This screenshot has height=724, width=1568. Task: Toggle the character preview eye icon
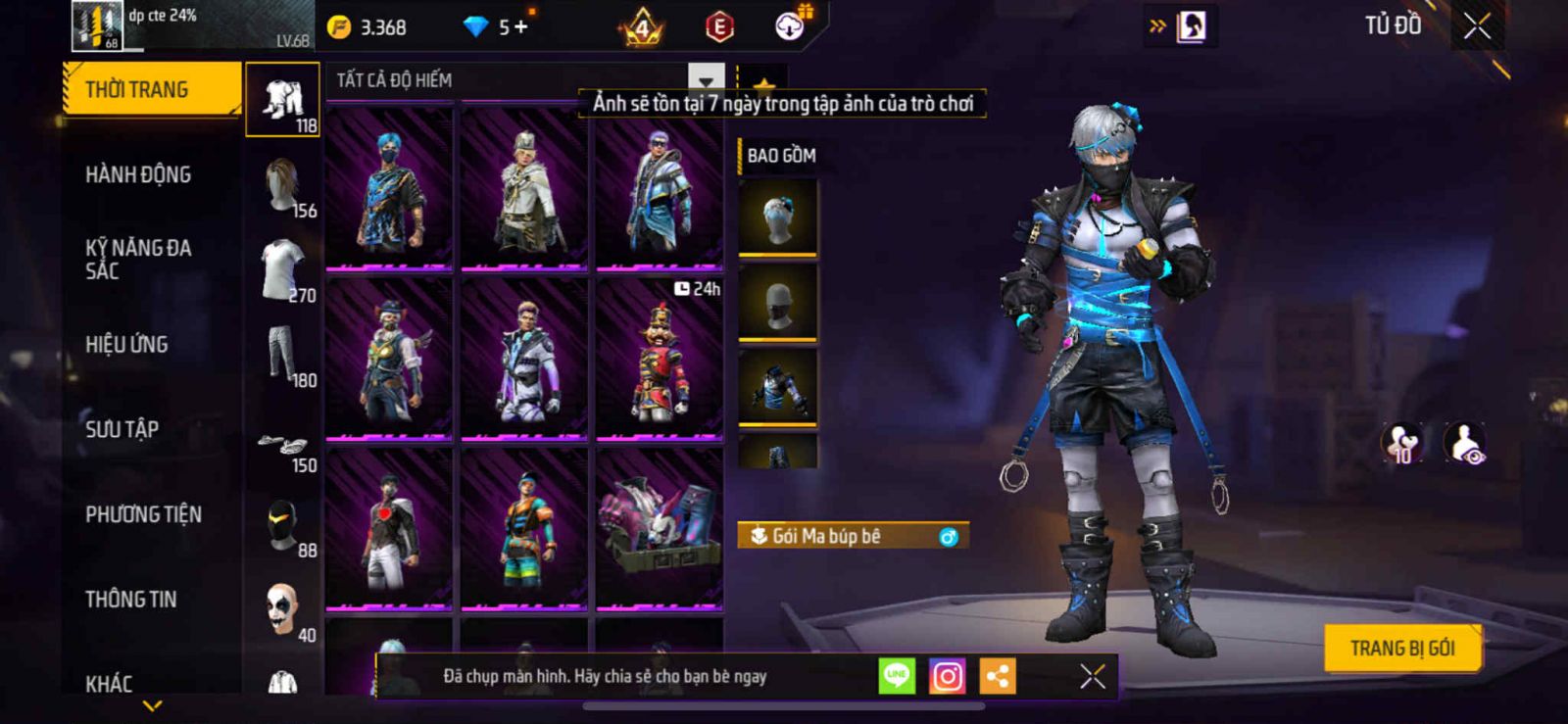tap(1465, 444)
